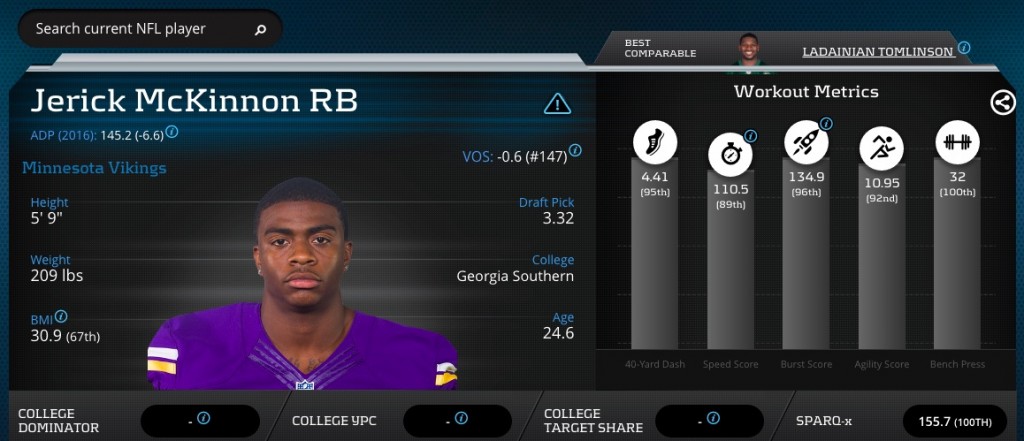
Task: Click the warning triangle alert icon
Action: pyautogui.click(x=557, y=103)
